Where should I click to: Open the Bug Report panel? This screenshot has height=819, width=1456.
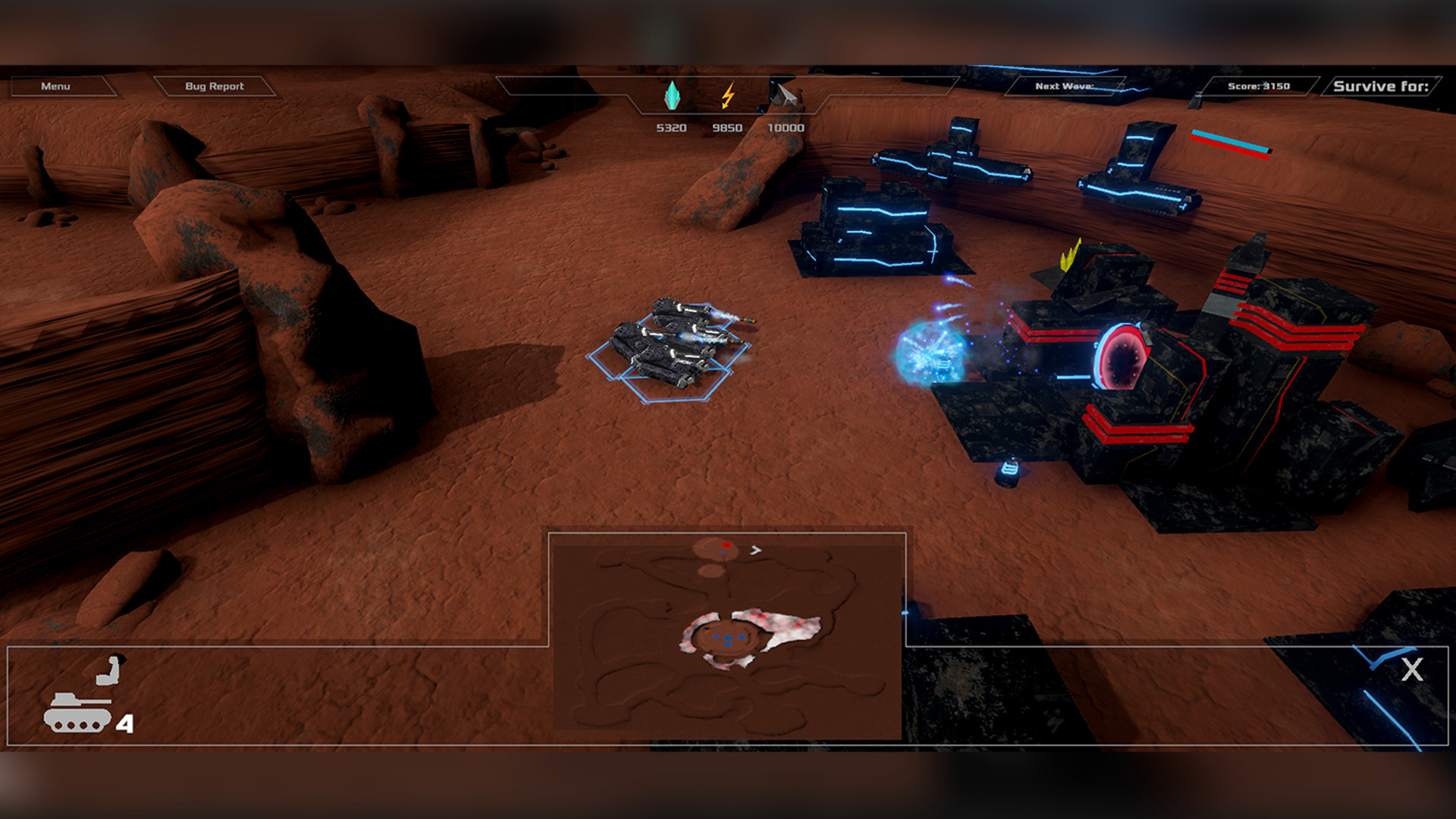[x=215, y=86]
